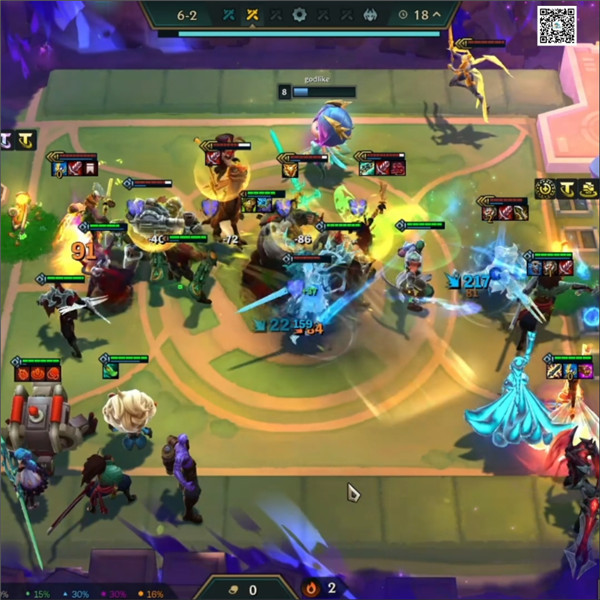Click the blue crossed-swords completed round icon

229,15
